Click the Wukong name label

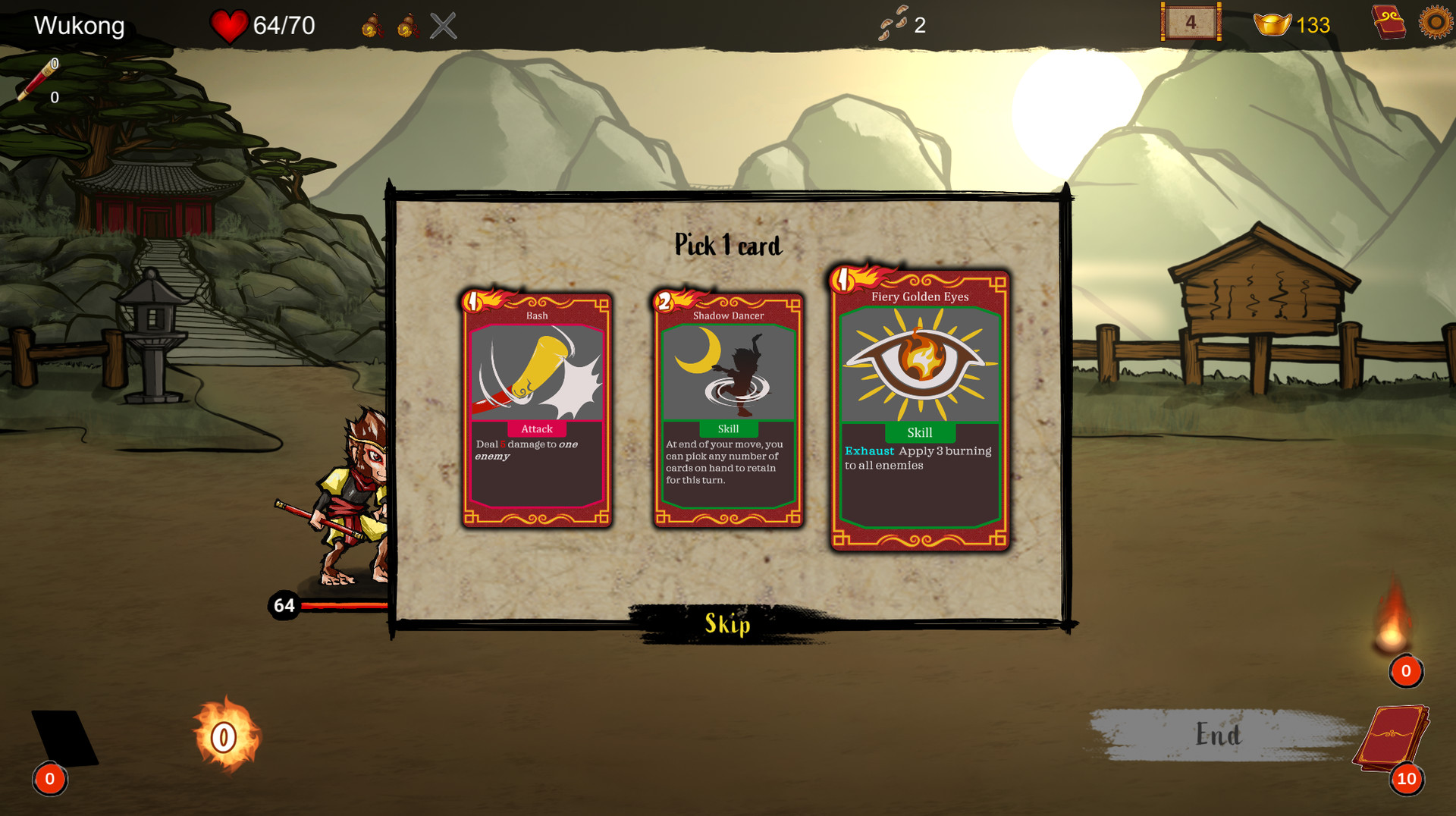78,25
